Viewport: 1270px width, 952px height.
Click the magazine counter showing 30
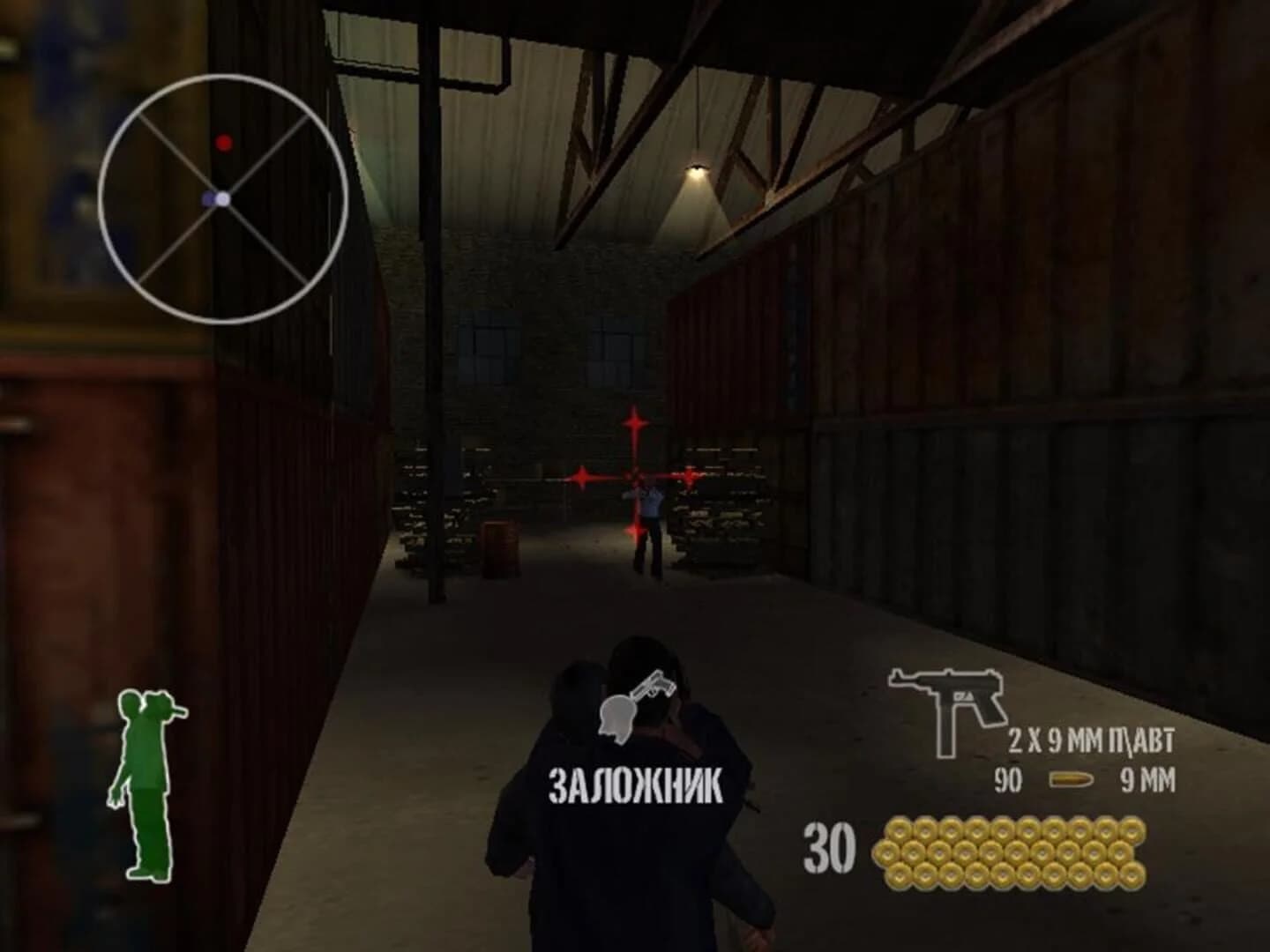tap(830, 846)
